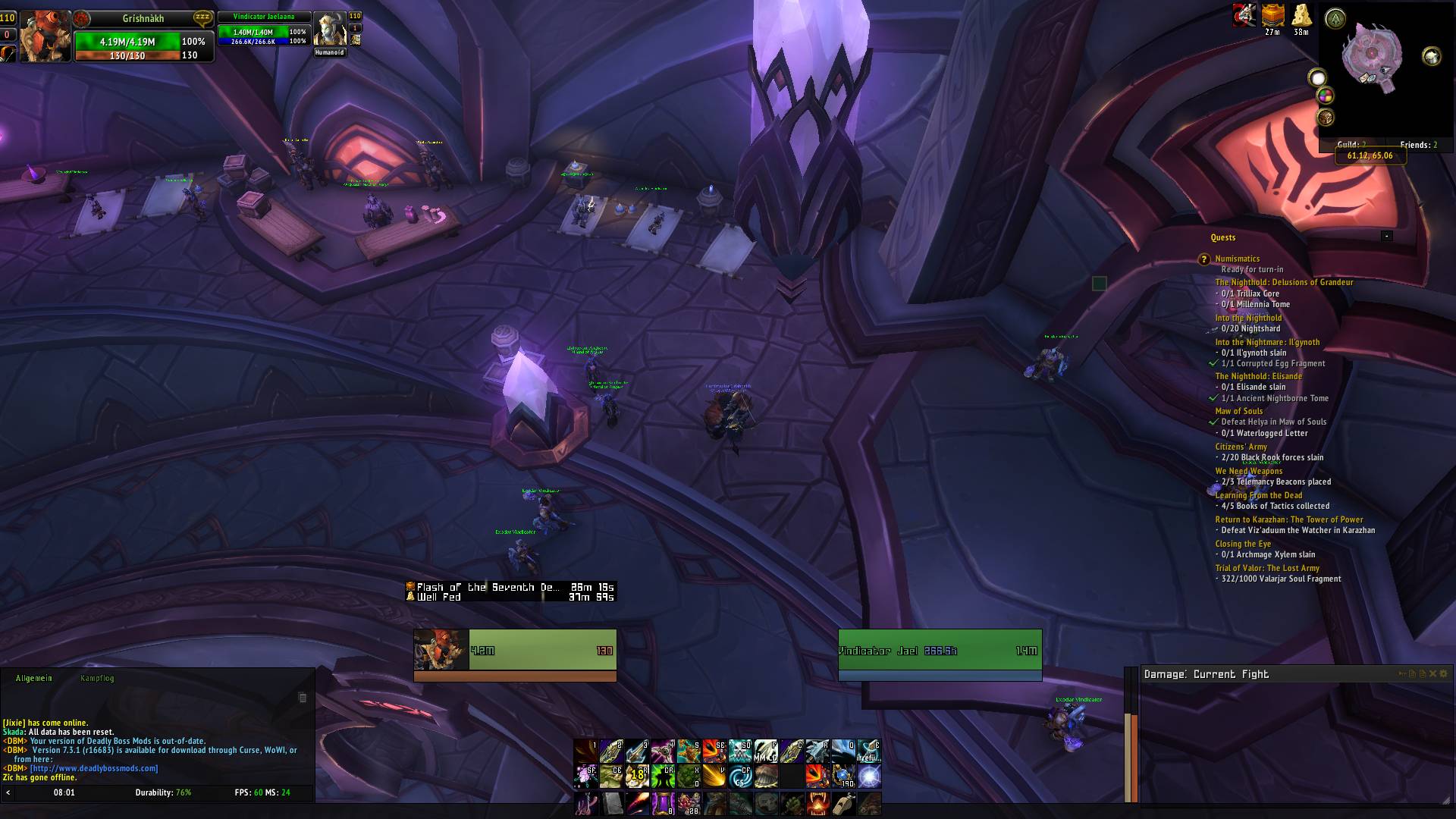Viewport: 1456px width, 819px height.
Task: Select the Allgemein chat tab
Action: point(34,678)
